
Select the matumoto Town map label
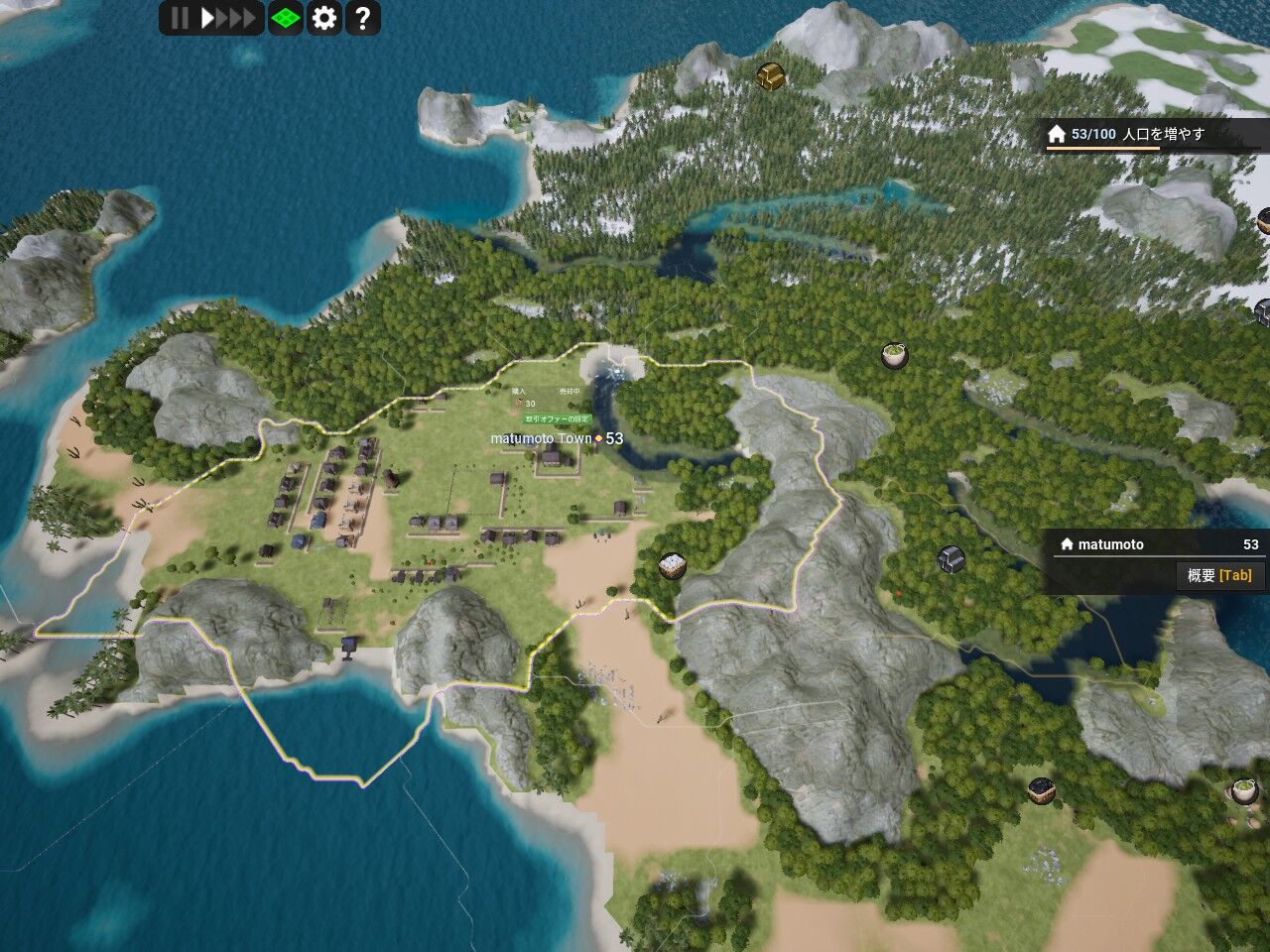click(542, 438)
